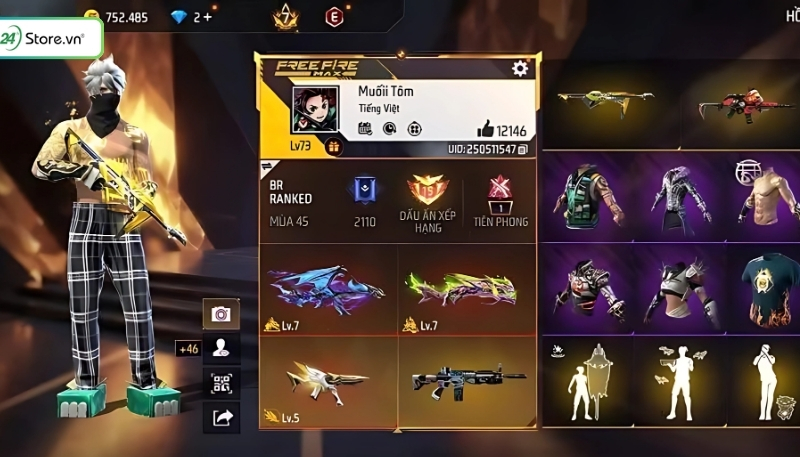Image resolution: width=800 pixels, height=457 pixels.
Task: Open the camera screenshot button
Action: click(220, 314)
